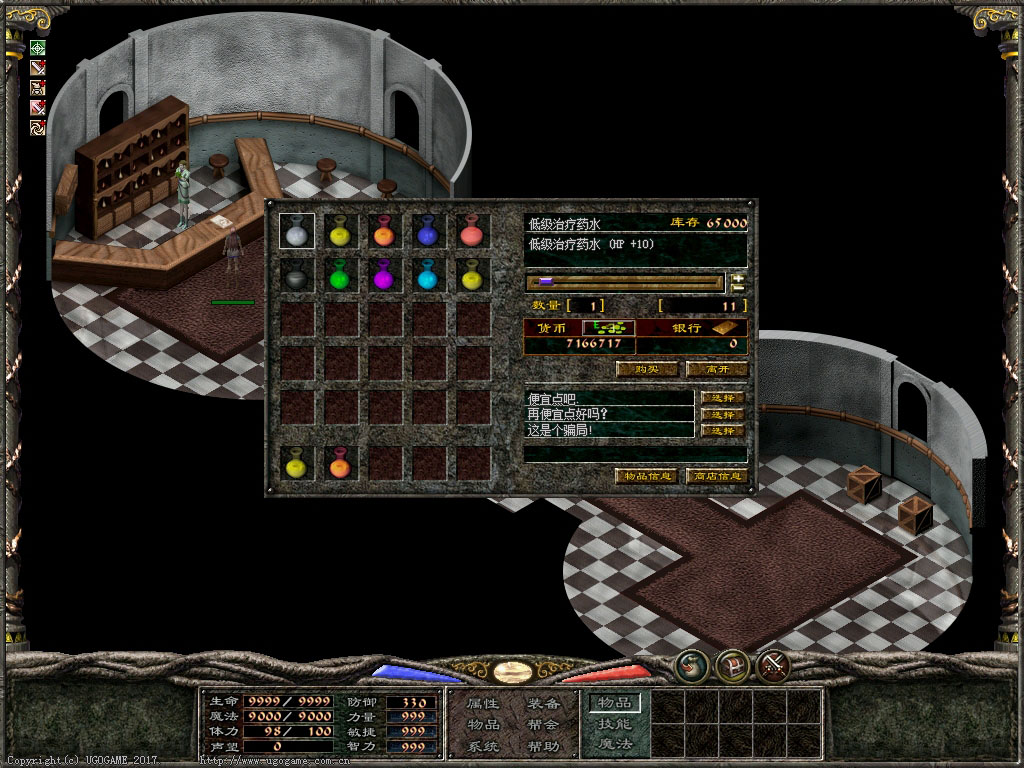The width and height of the screenshot is (1024, 768).
Task: Choose the cyan potion in shop
Action: pos(429,275)
